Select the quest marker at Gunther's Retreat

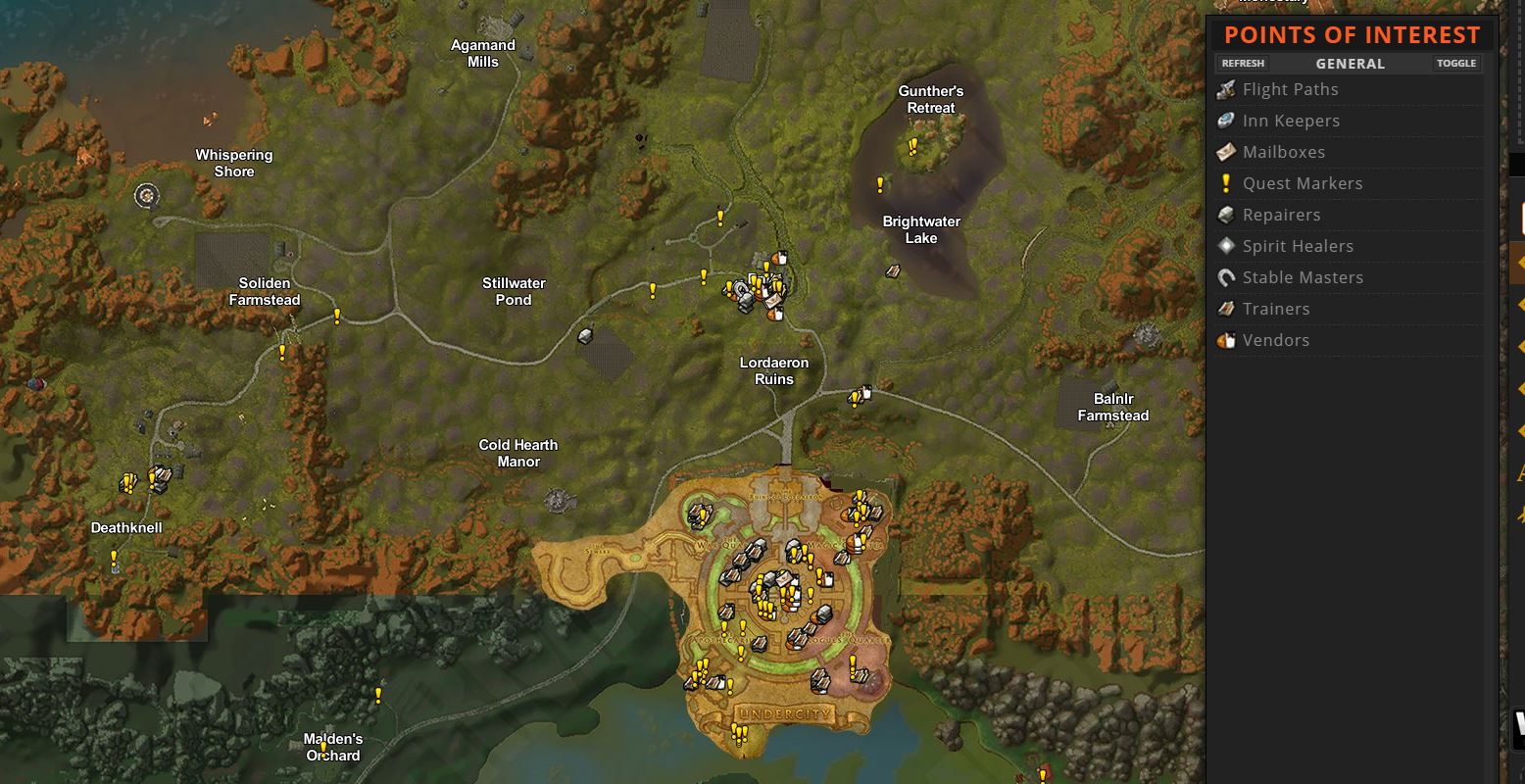coord(913,147)
